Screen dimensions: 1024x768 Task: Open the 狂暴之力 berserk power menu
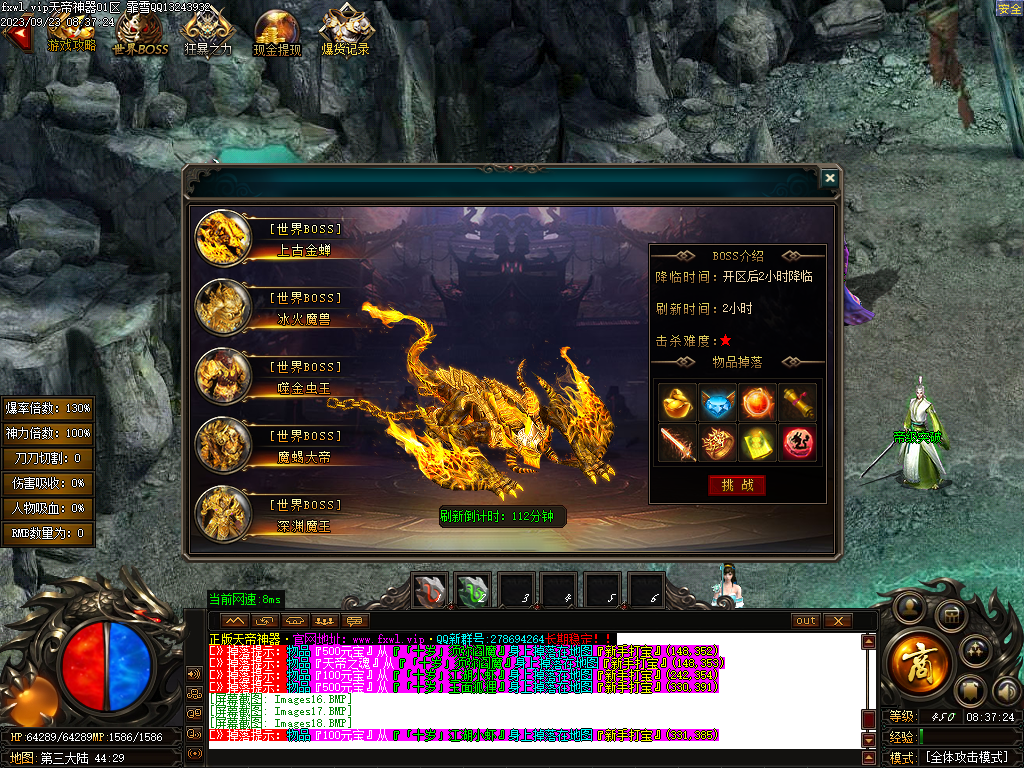pos(208,32)
